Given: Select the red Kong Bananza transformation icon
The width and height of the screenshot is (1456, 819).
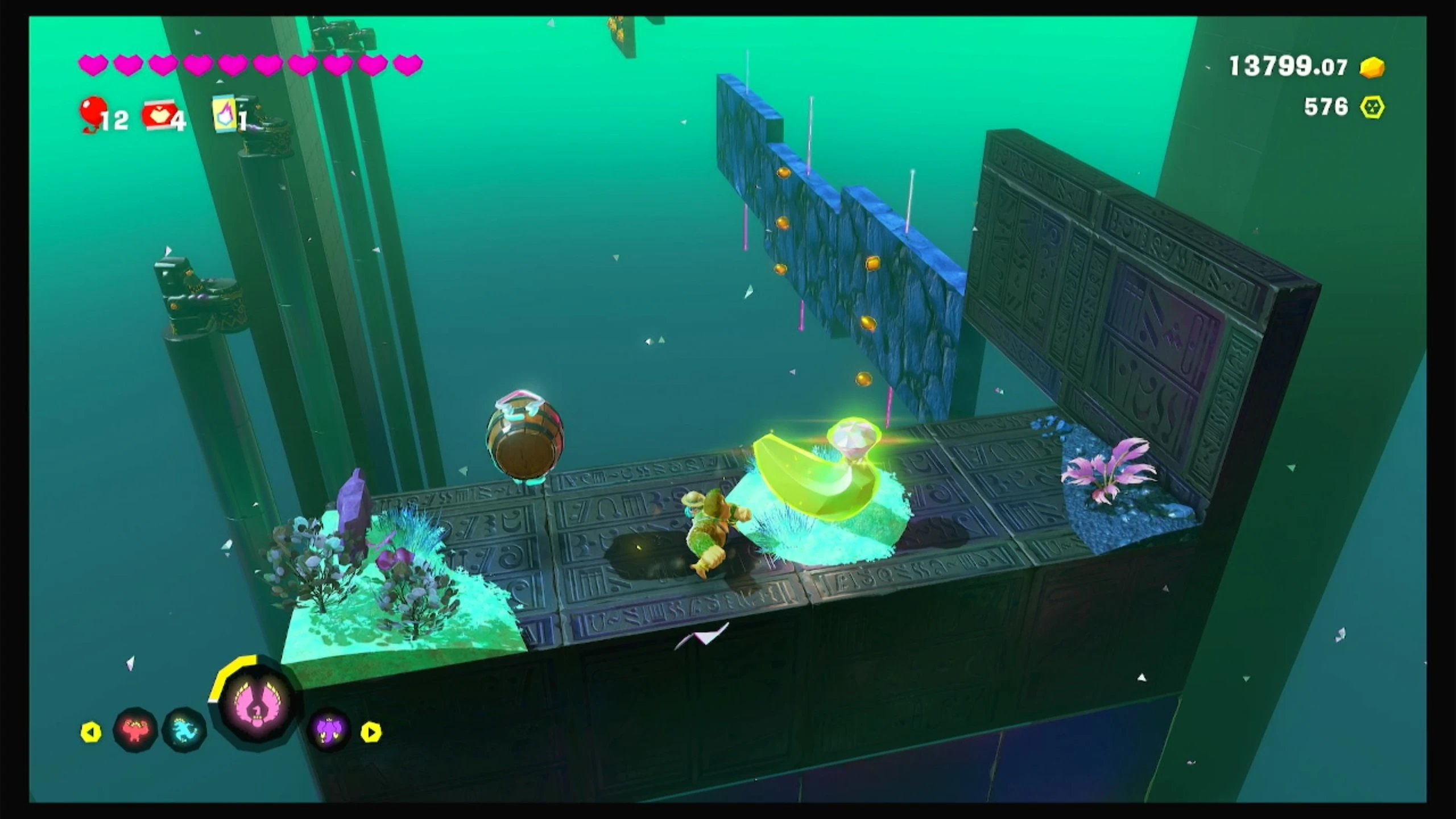Looking at the screenshot, I should 135,730.
